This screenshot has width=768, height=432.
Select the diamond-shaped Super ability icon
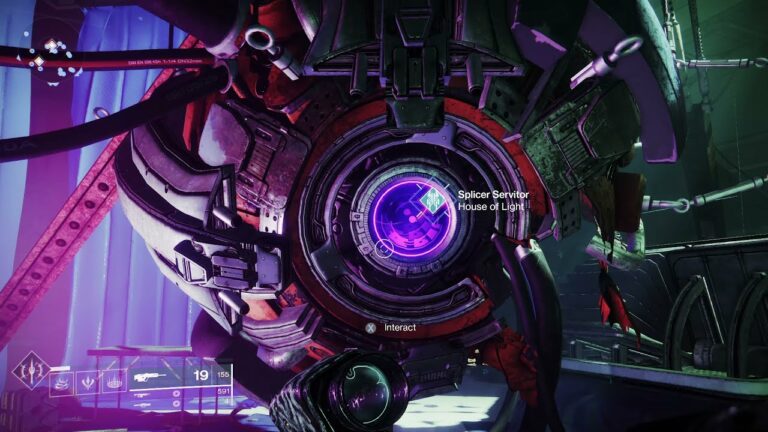(30, 371)
